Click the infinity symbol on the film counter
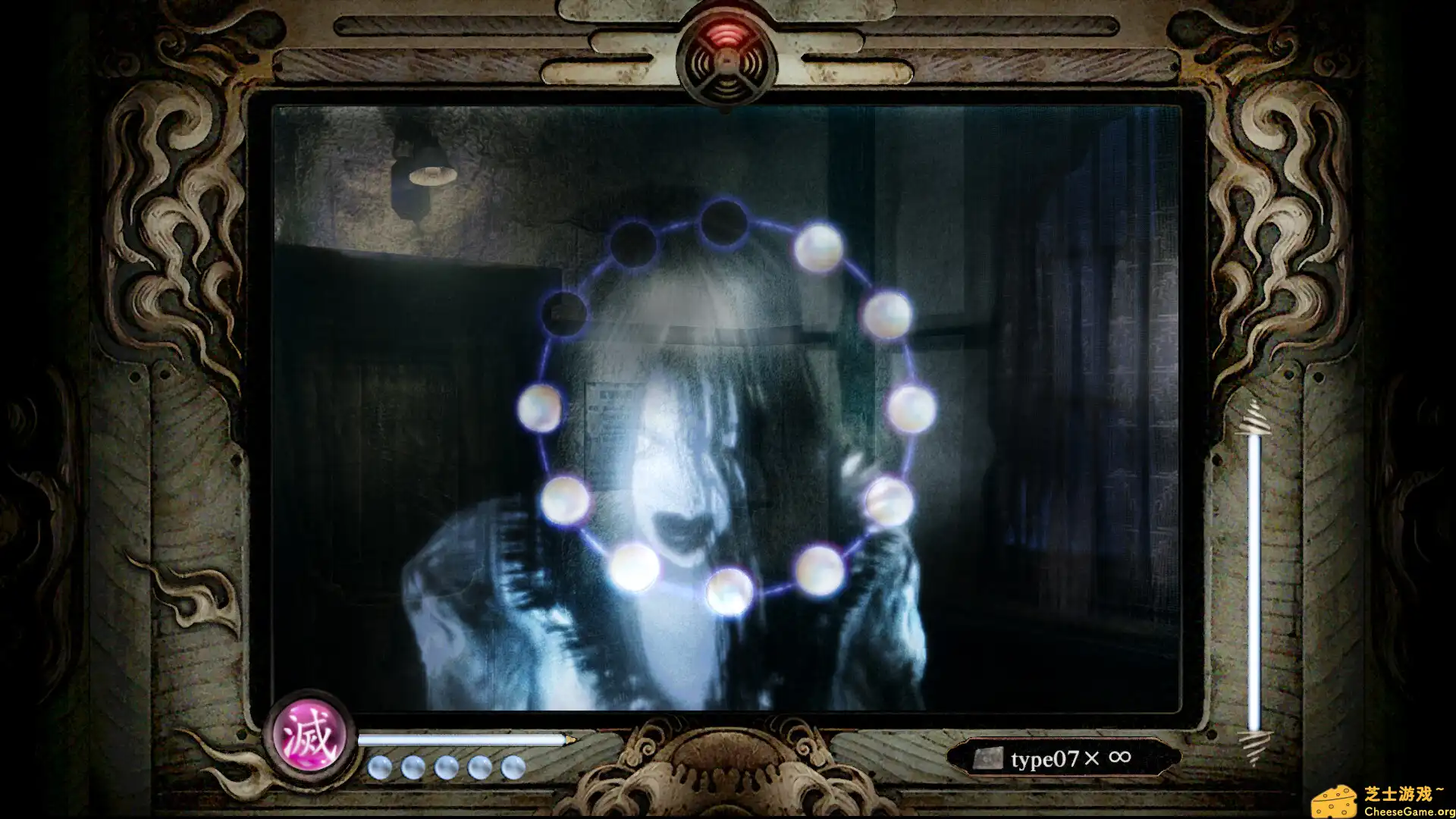This screenshot has height=819, width=1456. point(1119,757)
